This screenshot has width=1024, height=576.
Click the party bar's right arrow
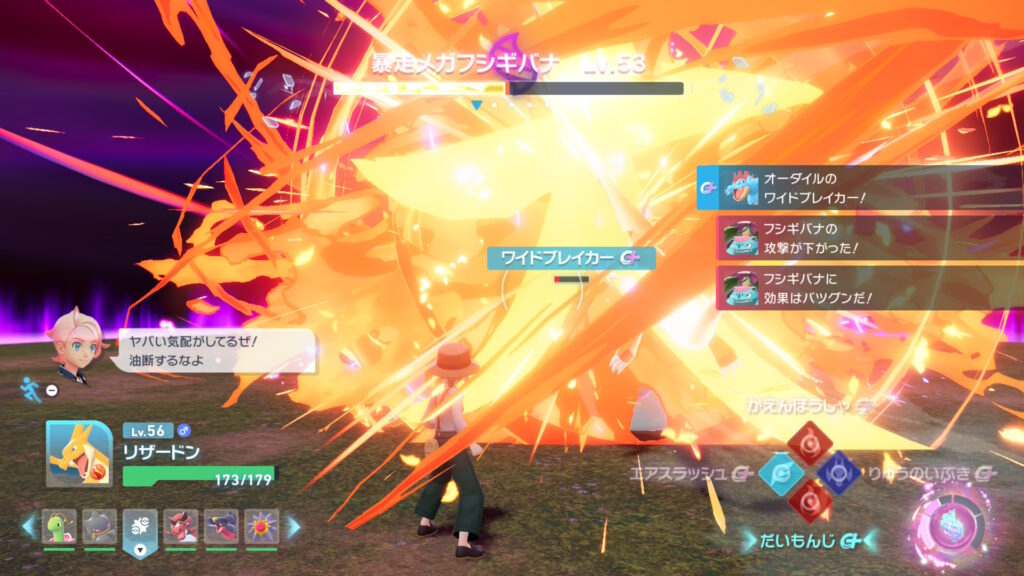[293, 525]
